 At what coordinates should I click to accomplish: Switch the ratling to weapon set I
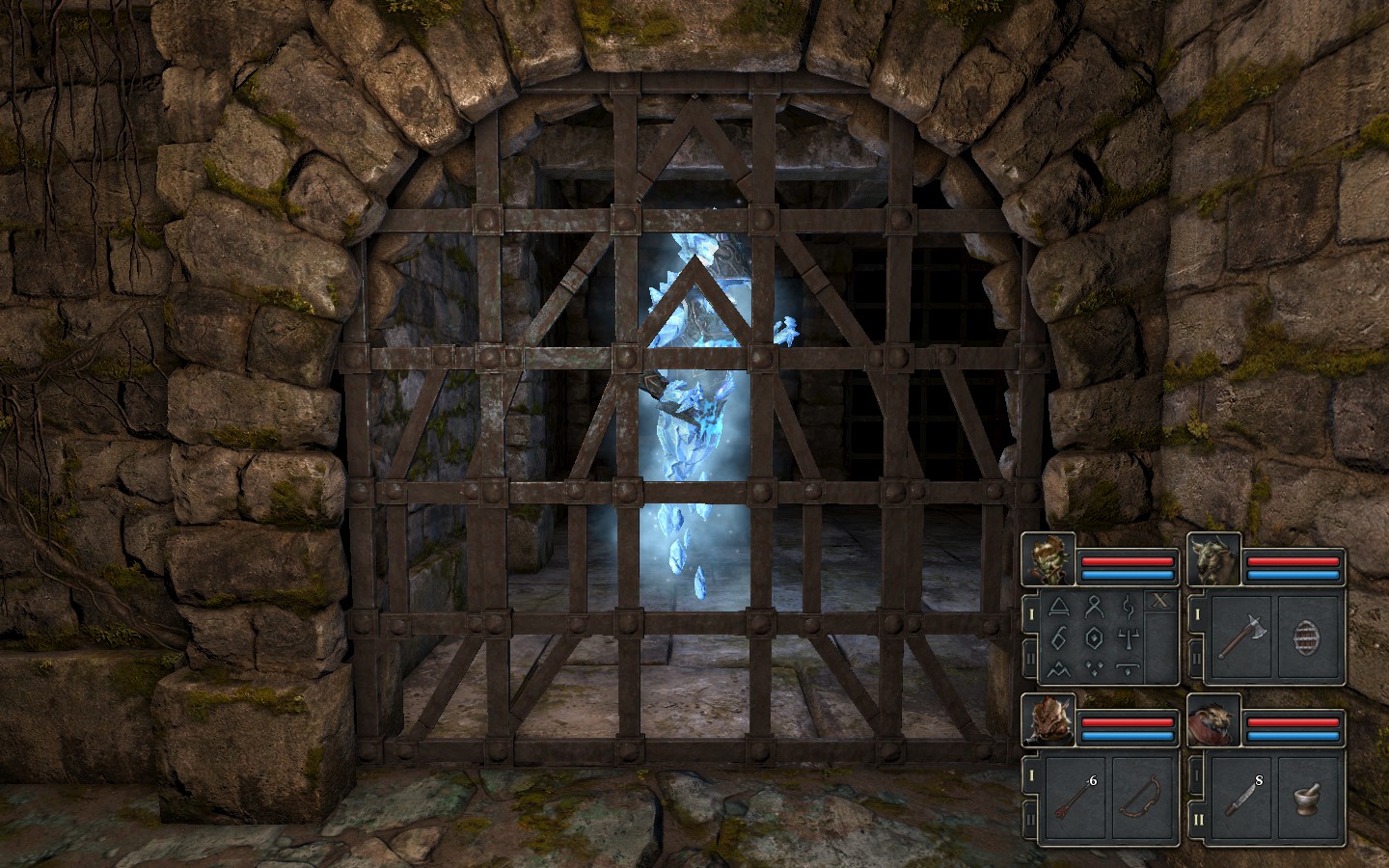click(1197, 774)
